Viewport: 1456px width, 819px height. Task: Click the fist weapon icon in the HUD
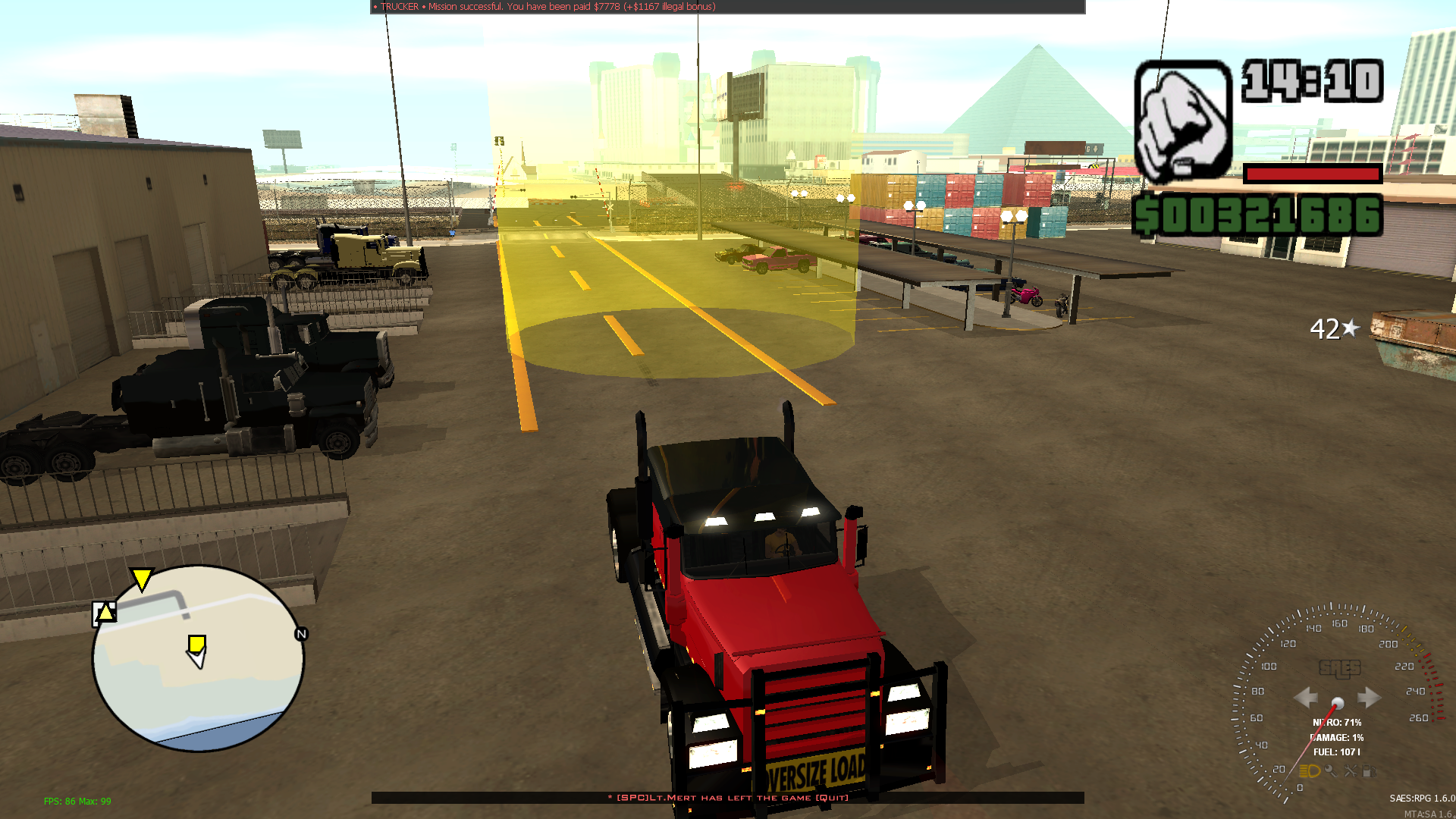[1180, 121]
